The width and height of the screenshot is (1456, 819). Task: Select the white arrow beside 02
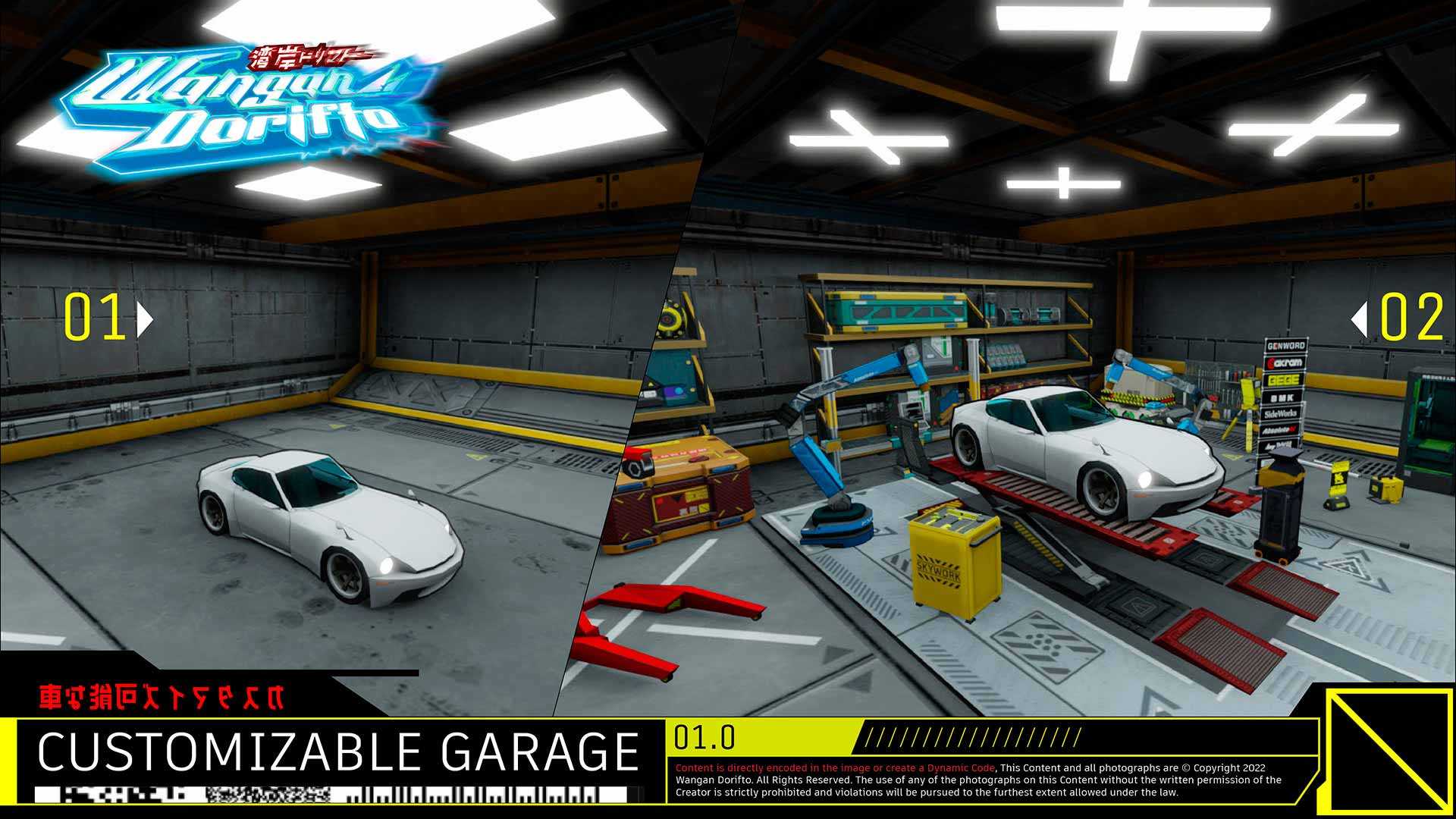1360,319
